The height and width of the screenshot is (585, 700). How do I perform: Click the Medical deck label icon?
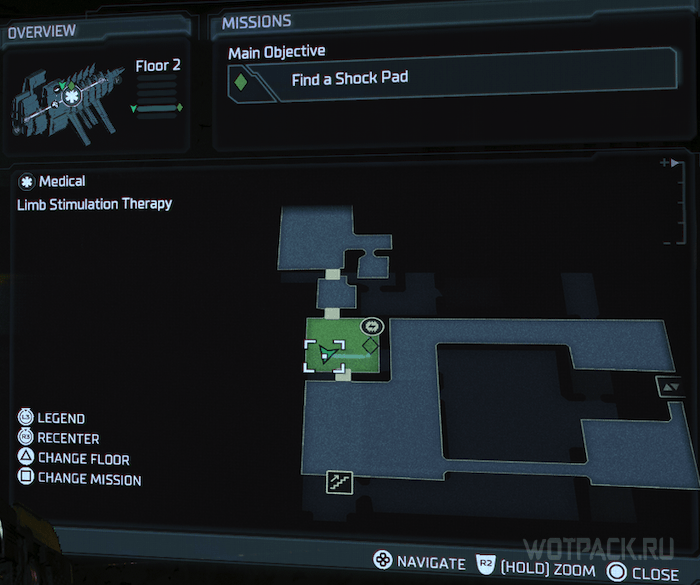[x=26, y=182]
